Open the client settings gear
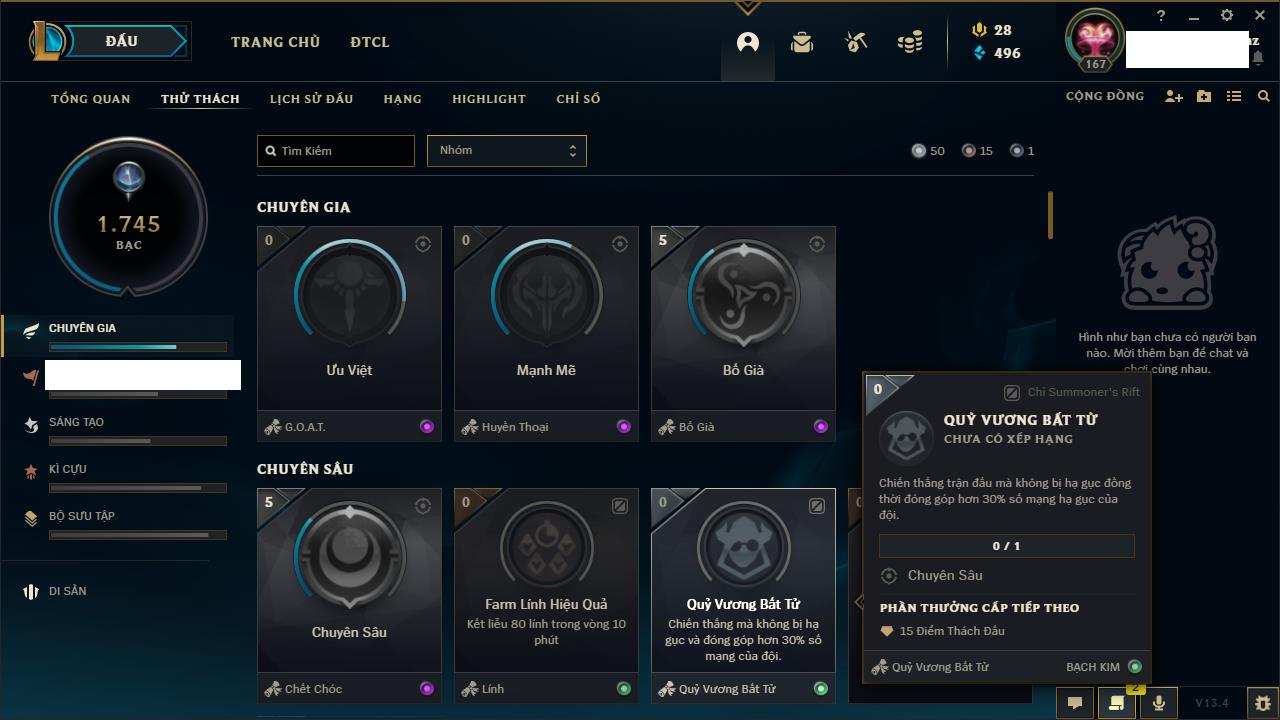Image resolution: width=1280 pixels, height=720 pixels. click(x=1227, y=16)
